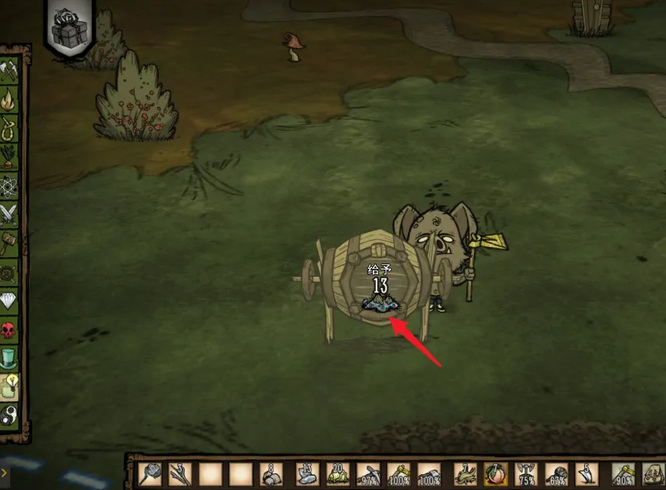Select the pickaxe at 97% durability
This screenshot has height=490, width=666.
click(372, 473)
